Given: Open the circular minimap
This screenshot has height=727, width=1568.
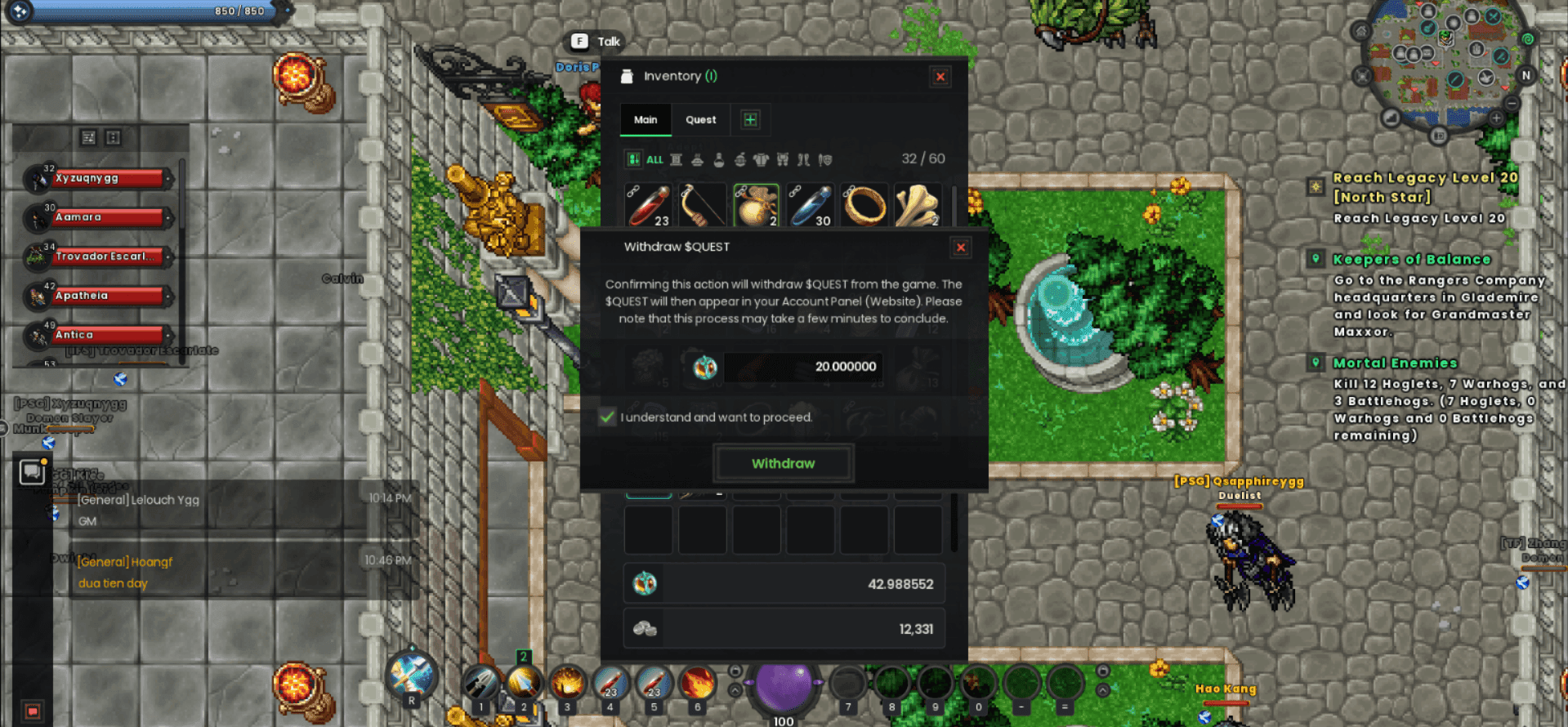Looking at the screenshot, I should point(1443,65).
